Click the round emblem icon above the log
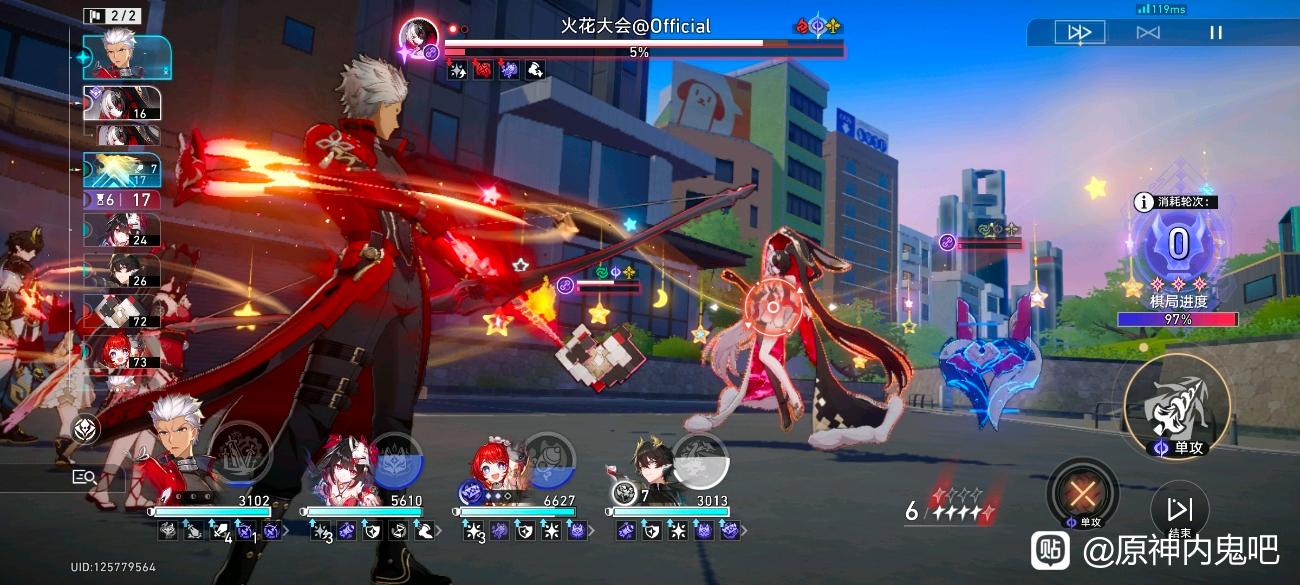 87,428
